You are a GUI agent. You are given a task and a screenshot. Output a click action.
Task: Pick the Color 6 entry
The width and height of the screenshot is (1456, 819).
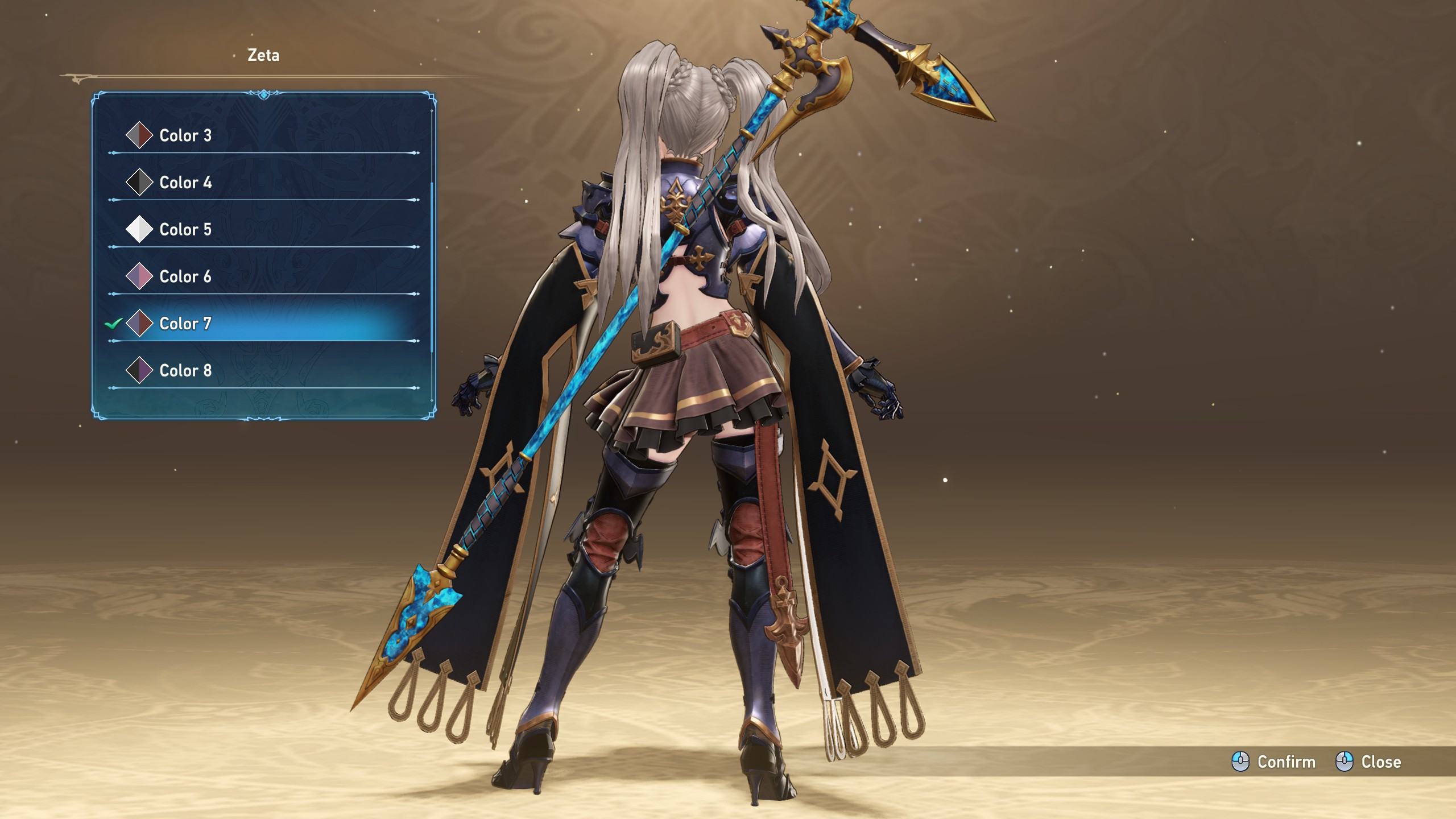pos(185,277)
